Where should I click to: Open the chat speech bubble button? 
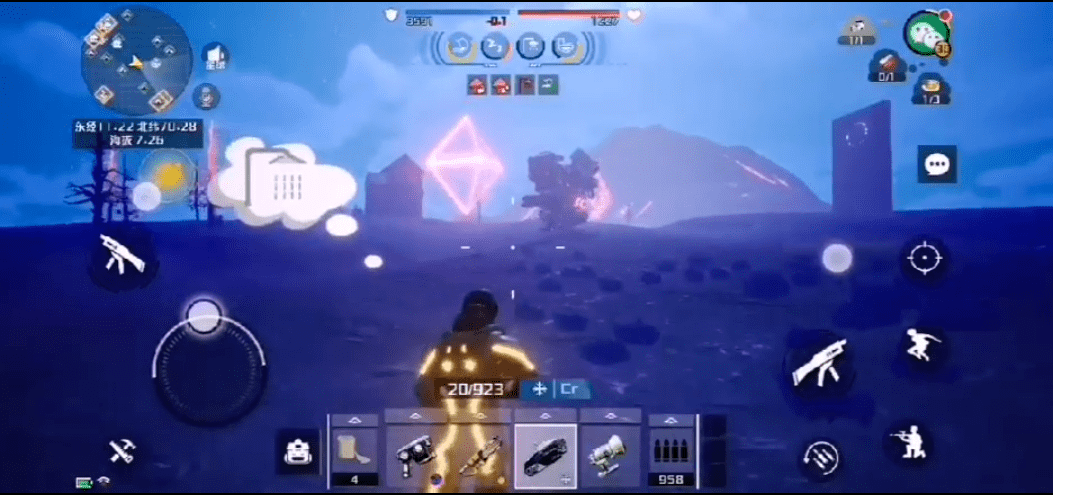coord(937,164)
